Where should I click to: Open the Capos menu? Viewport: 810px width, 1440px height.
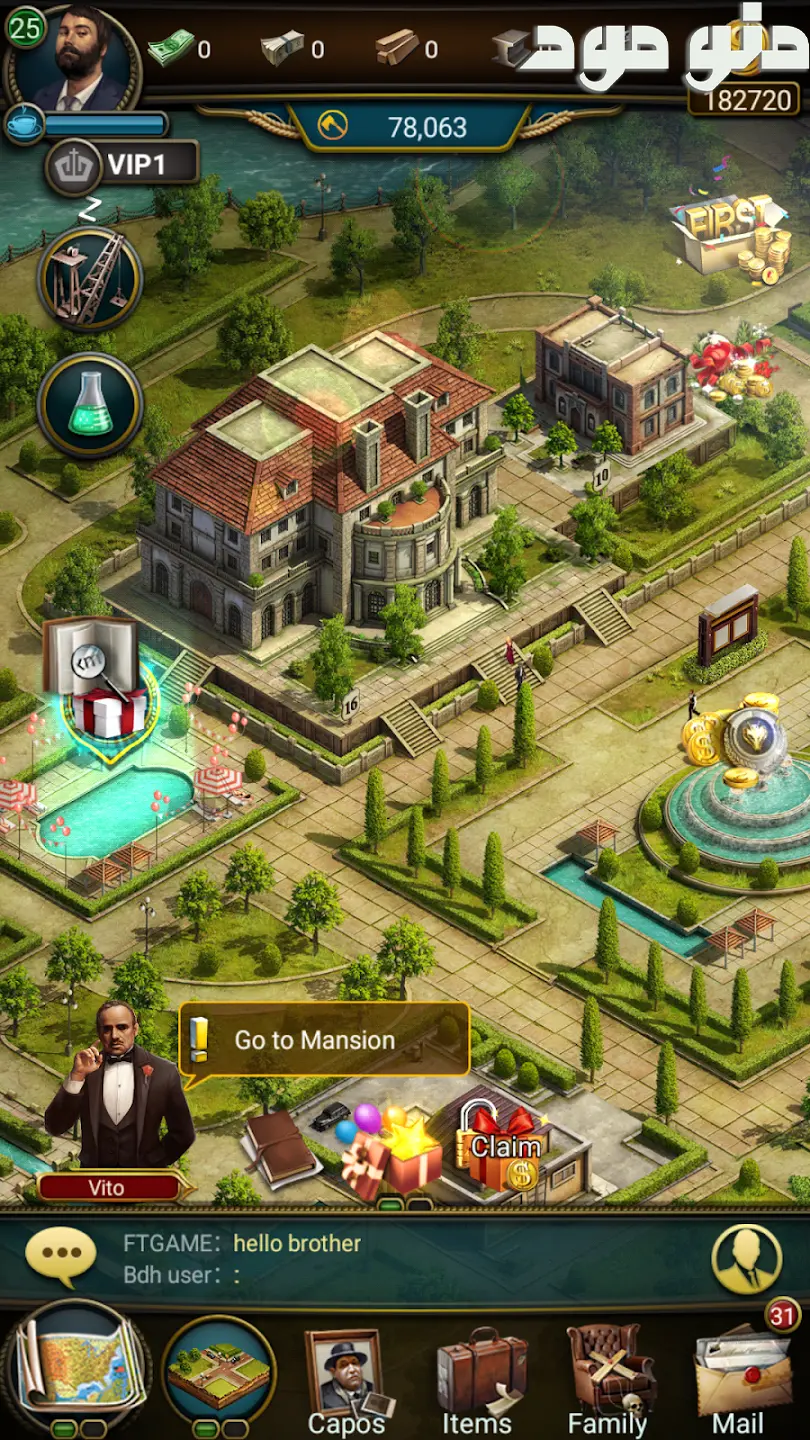coord(346,1381)
